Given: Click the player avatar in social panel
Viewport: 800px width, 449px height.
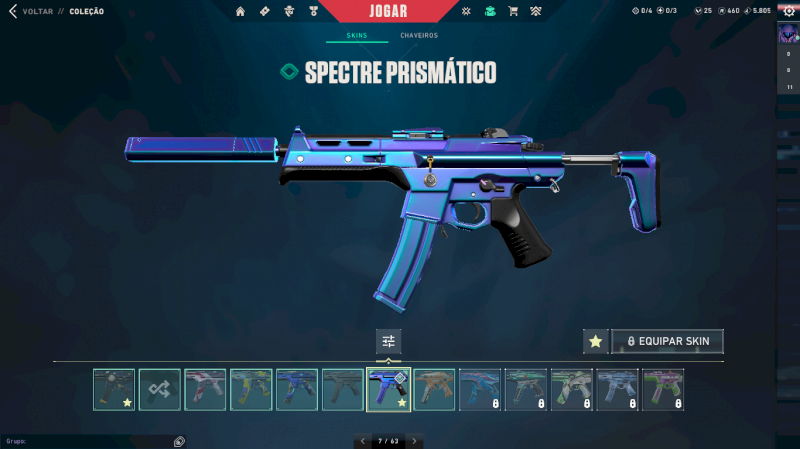Looking at the screenshot, I should pyautogui.click(x=788, y=34).
